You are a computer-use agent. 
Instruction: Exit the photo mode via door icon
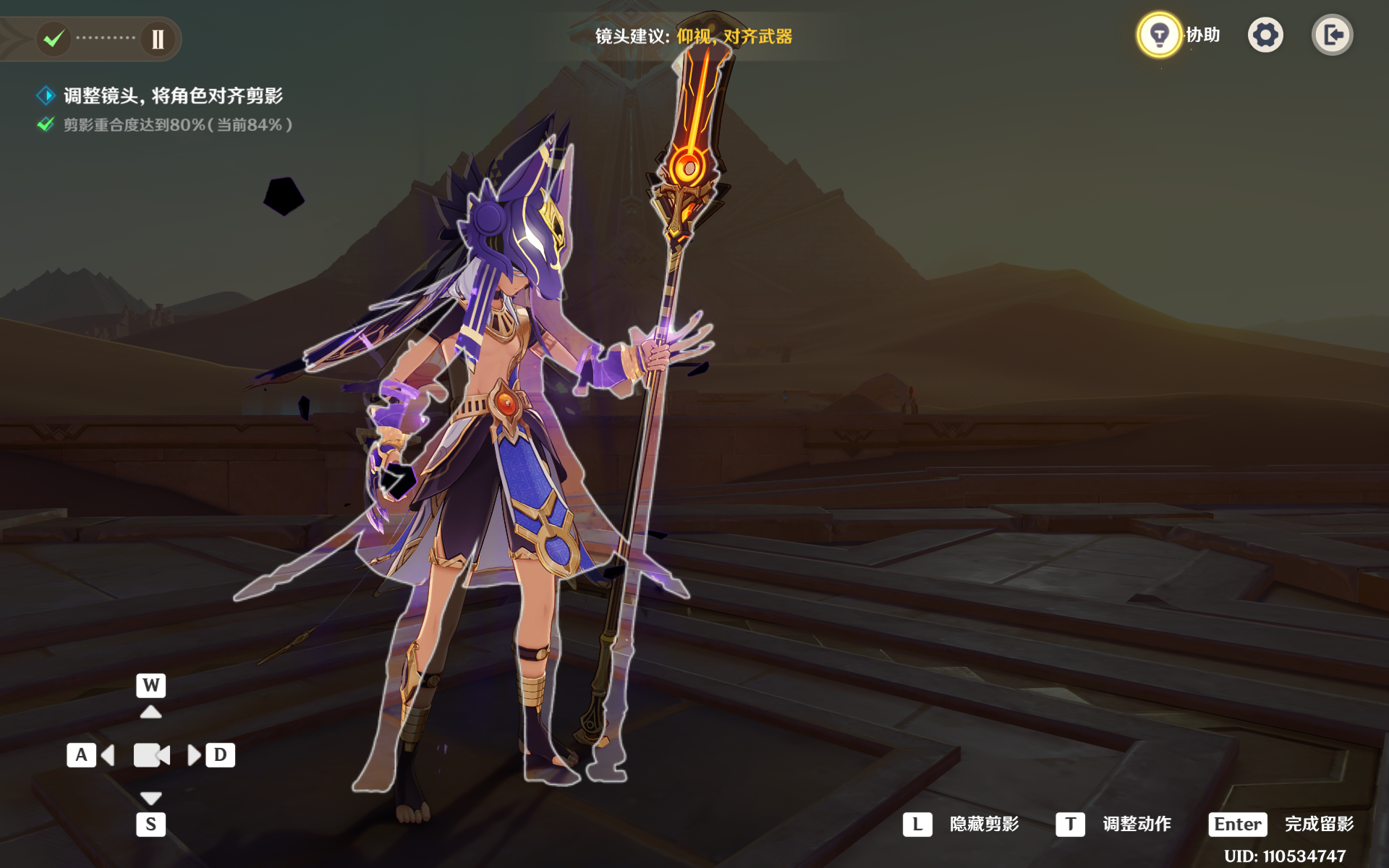1332,35
